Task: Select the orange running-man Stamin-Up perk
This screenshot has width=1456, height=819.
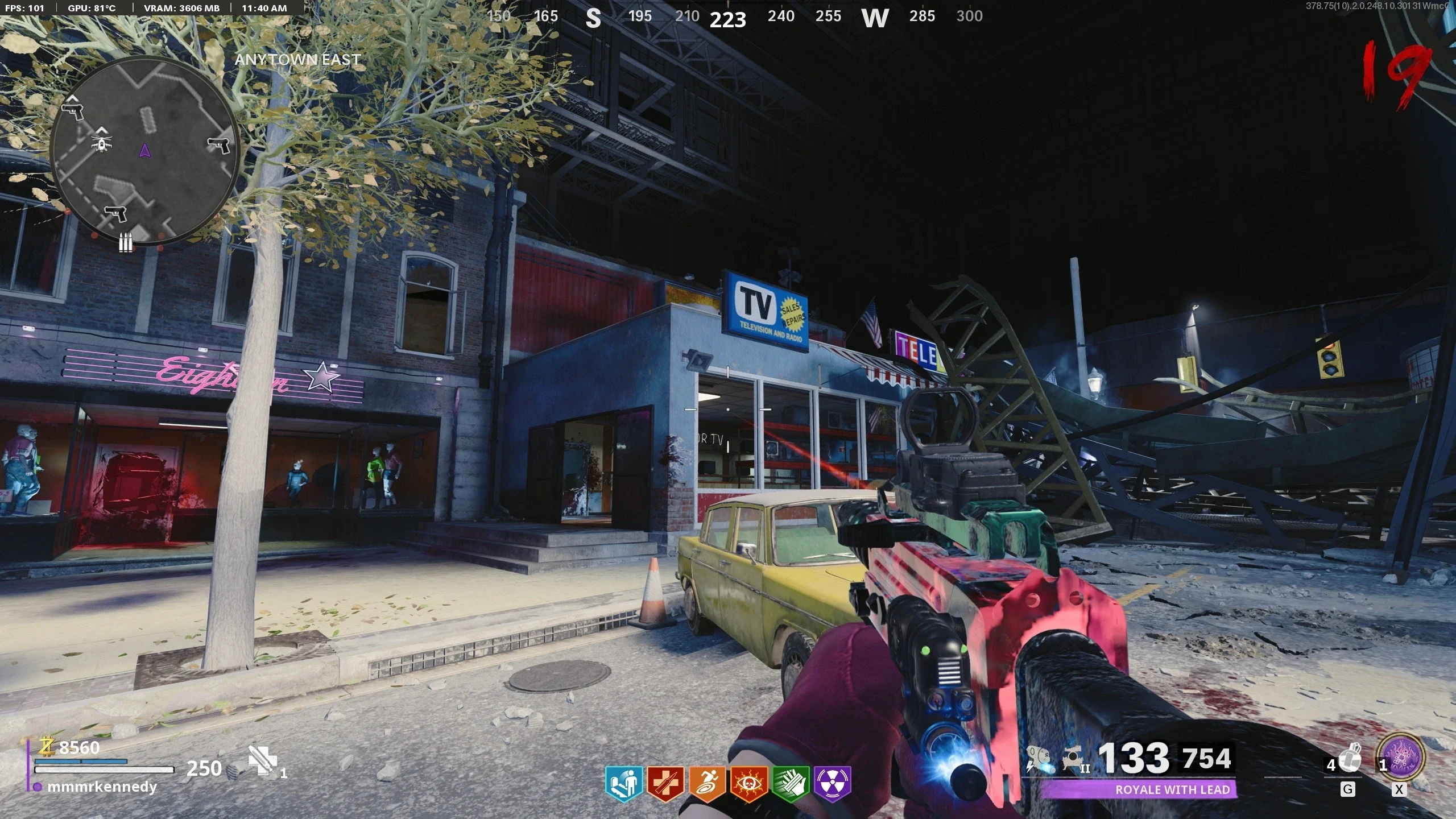Action: tap(707, 784)
